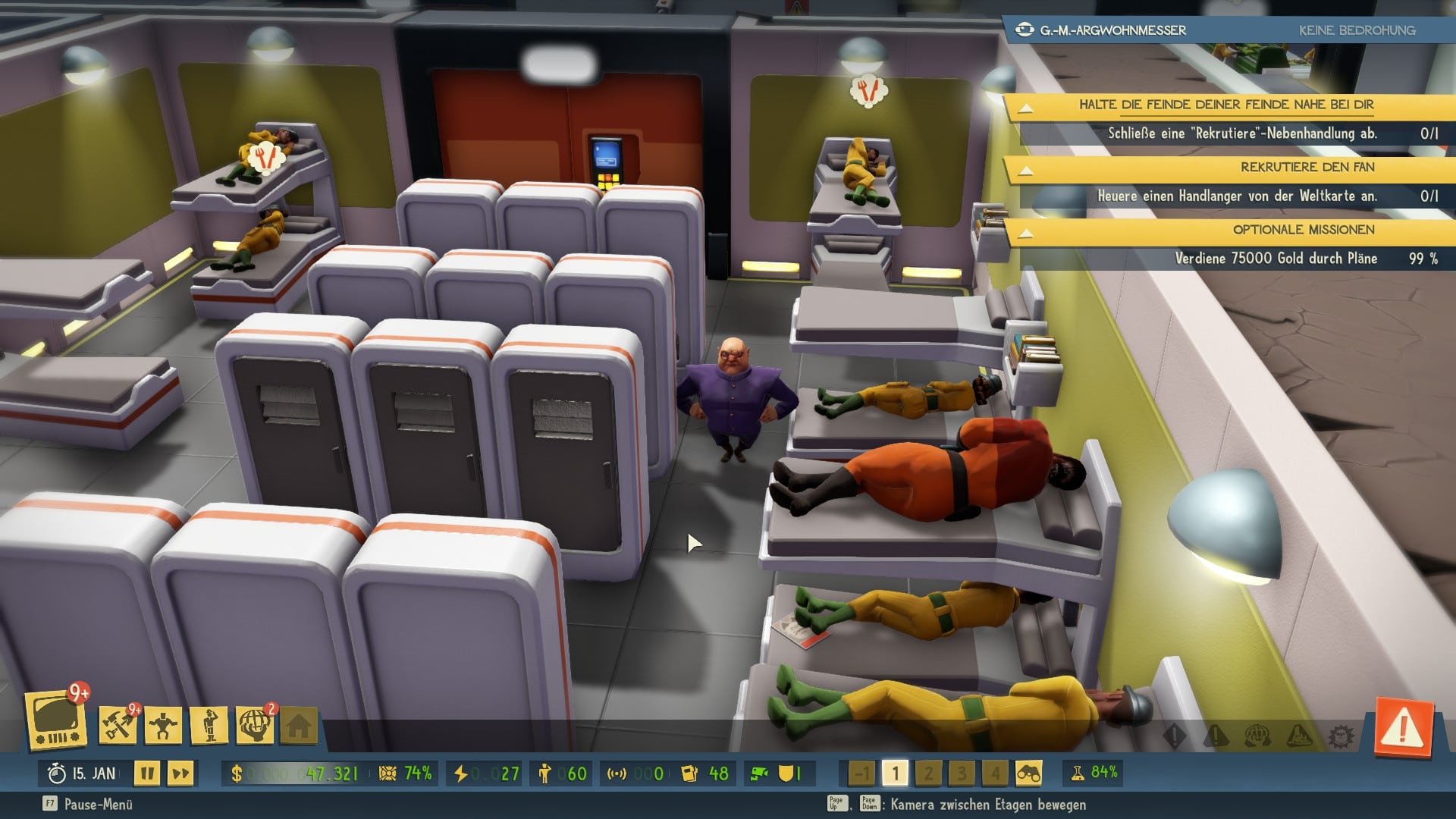Collapse the 'Halte die Feinde' objective header
The height and width of the screenshot is (819, 1456).
tap(1025, 107)
